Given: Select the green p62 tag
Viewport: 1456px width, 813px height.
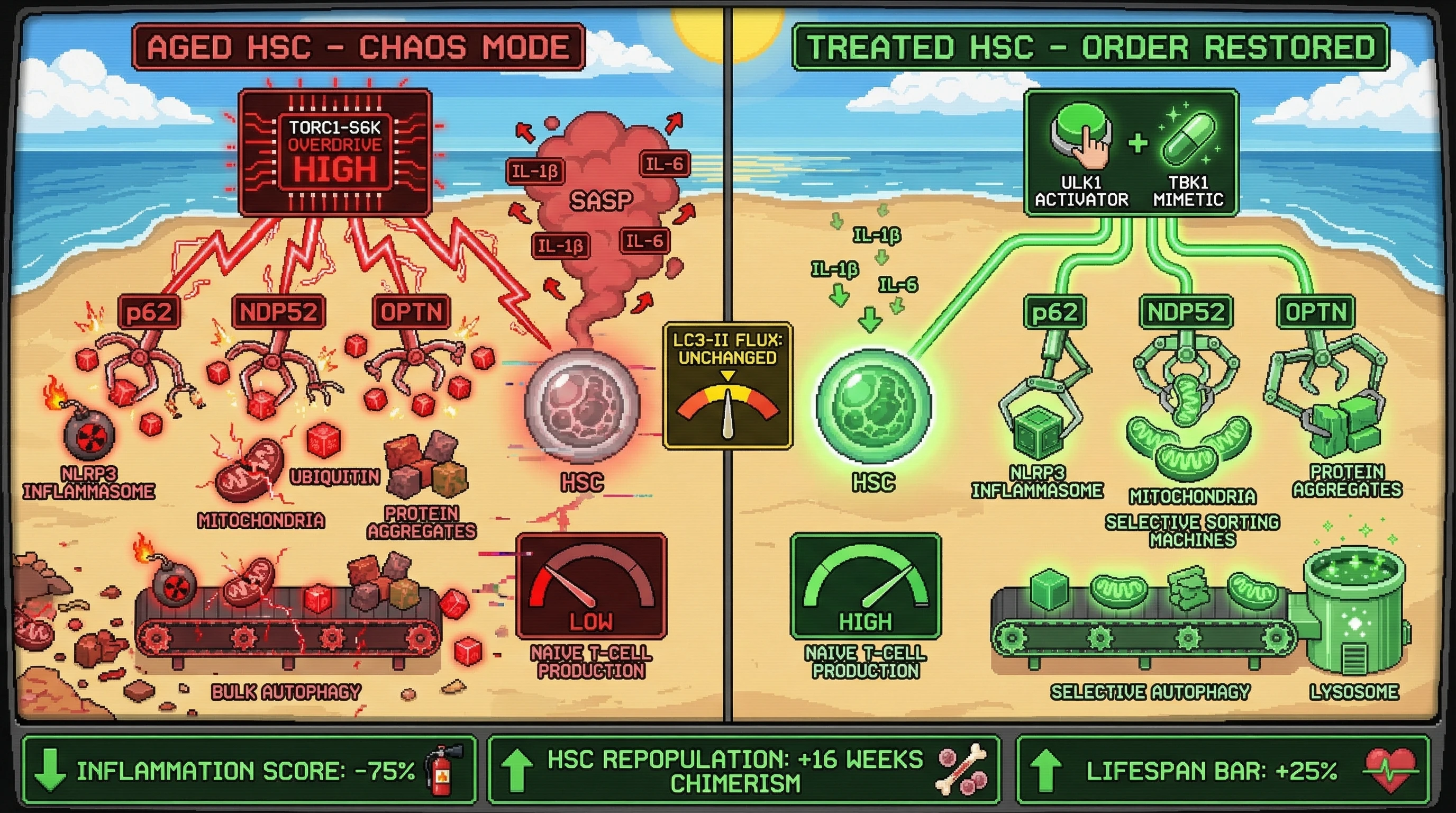Looking at the screenshot, I should (x=1054, y=312).
